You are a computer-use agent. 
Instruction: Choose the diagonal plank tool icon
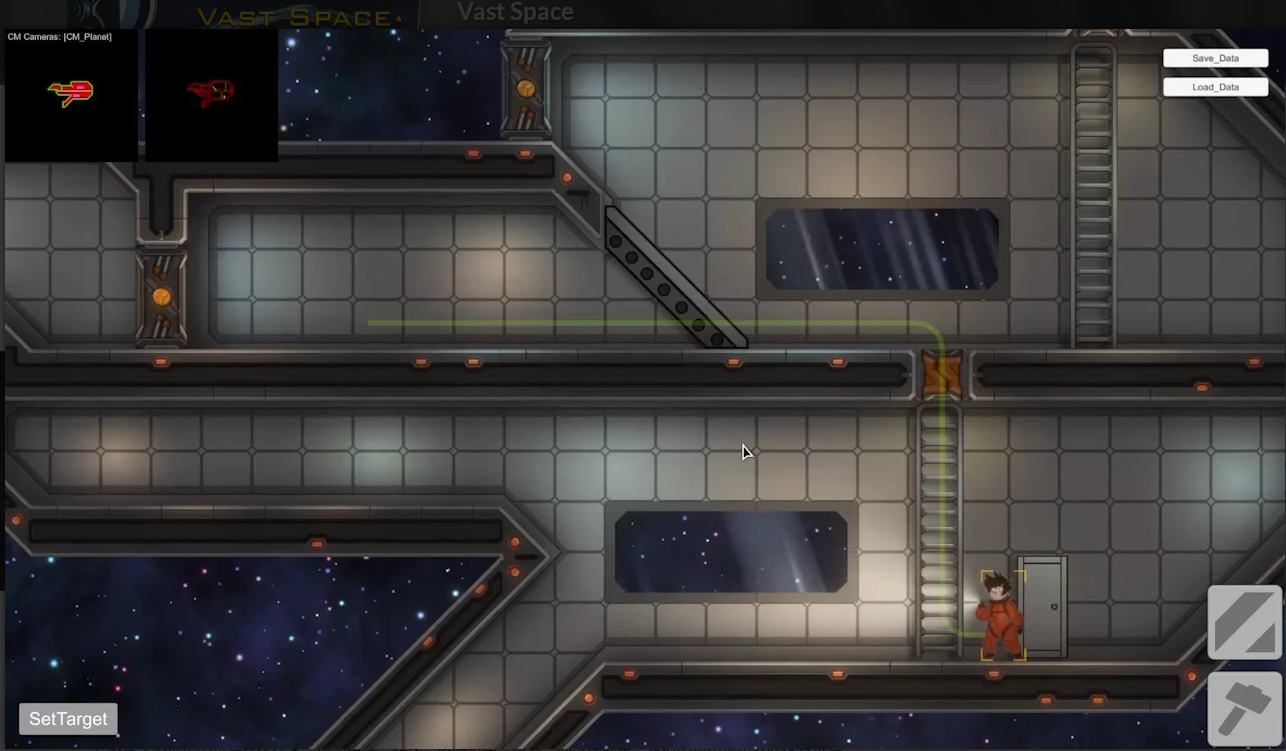tap(1245, 622)
